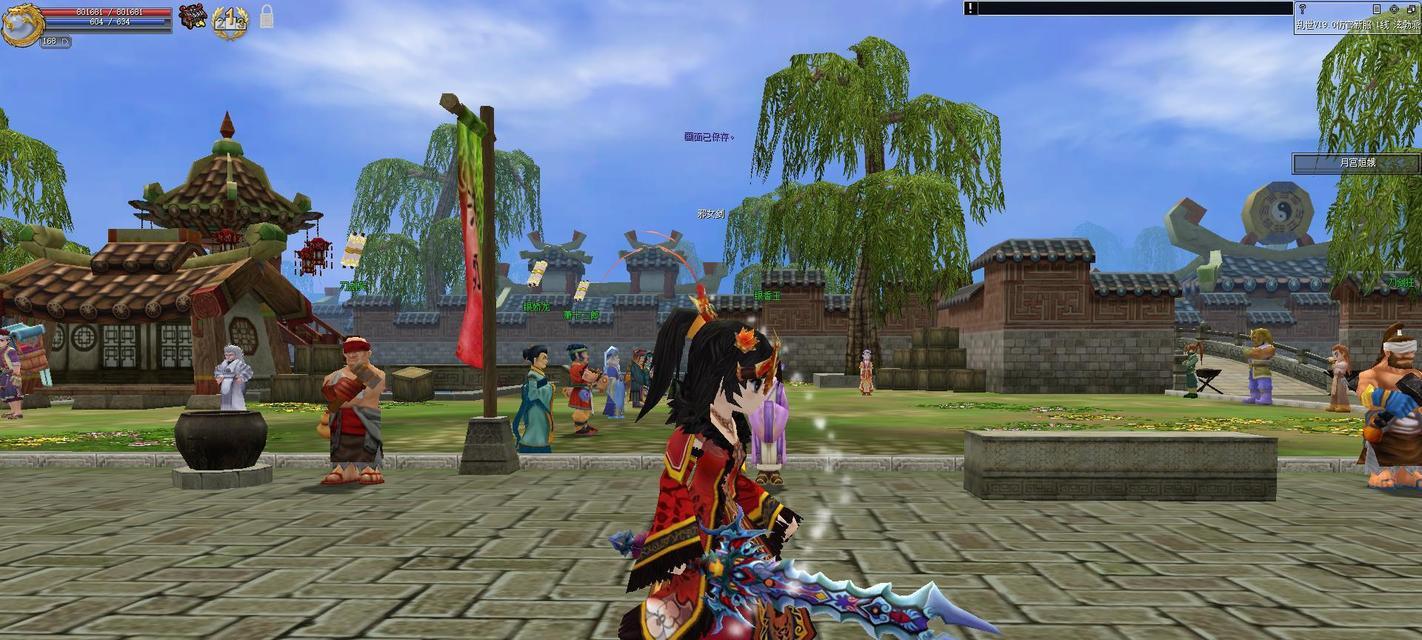Select the 月宫姮娥 panel button
Image resolution: width=1422 pixels, height=640 pixels.
coord(1356,162)
